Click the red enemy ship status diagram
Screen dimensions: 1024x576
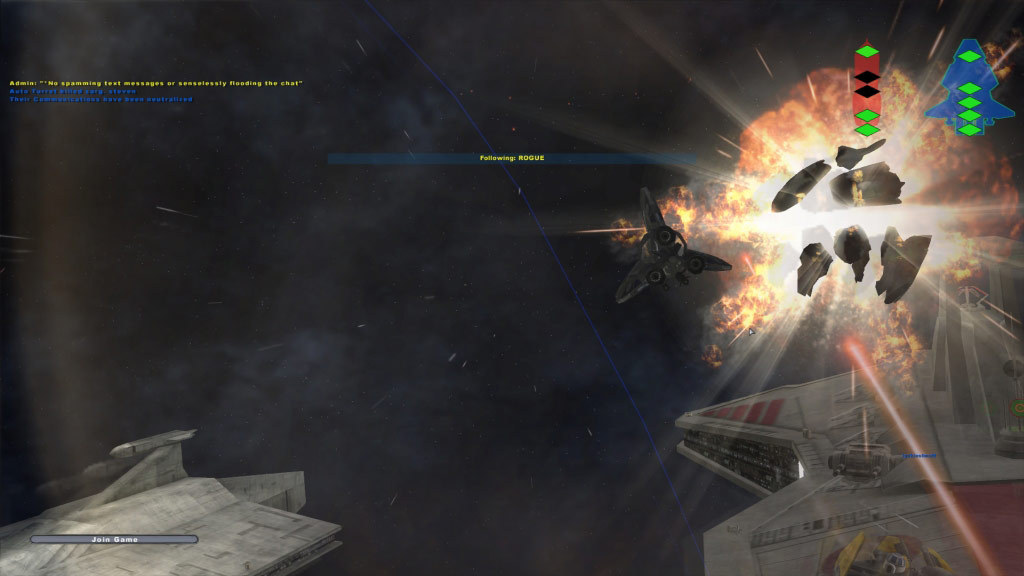click(x=867, y=90)
